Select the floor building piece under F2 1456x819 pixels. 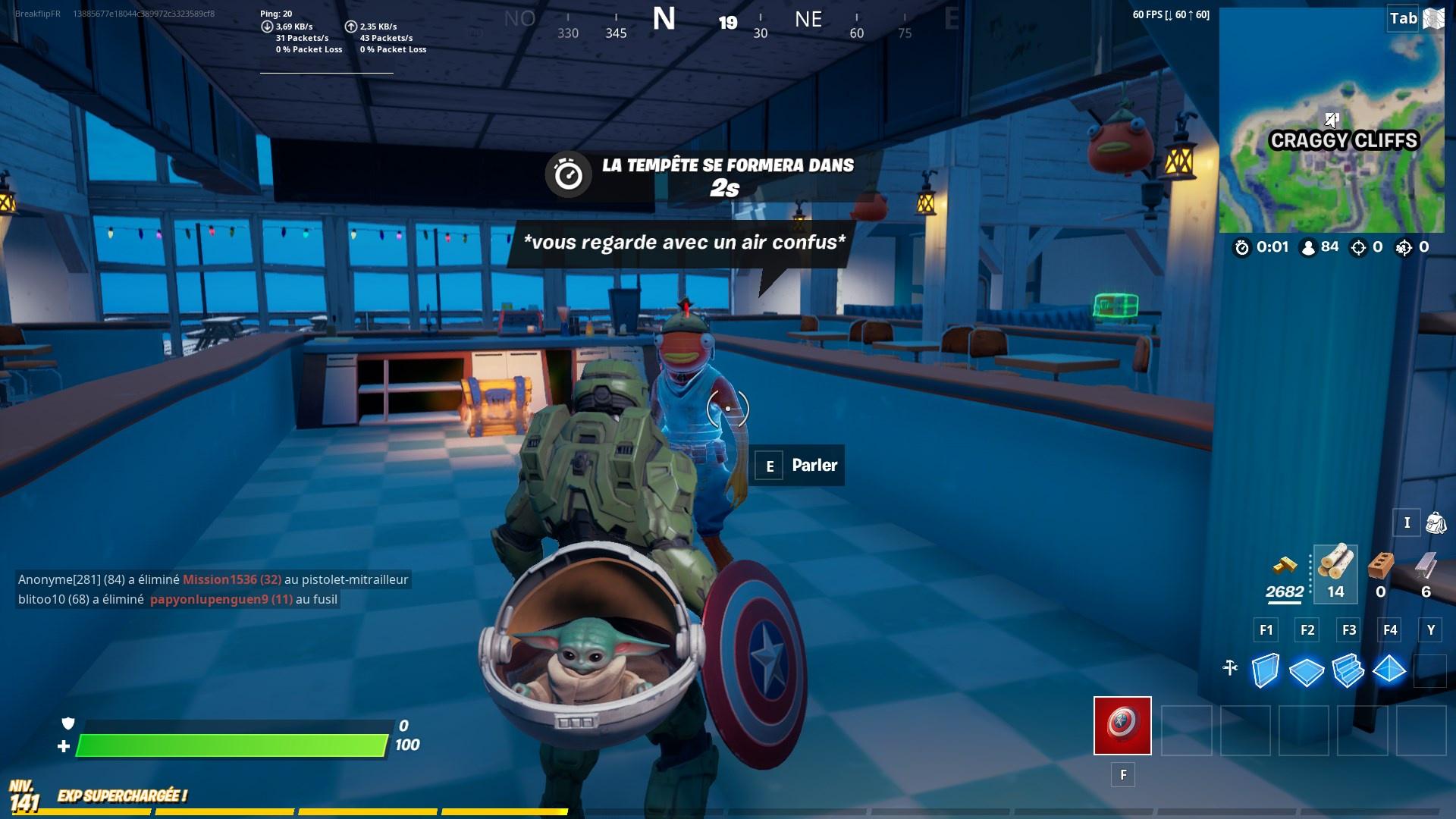tap(1305, 670)
